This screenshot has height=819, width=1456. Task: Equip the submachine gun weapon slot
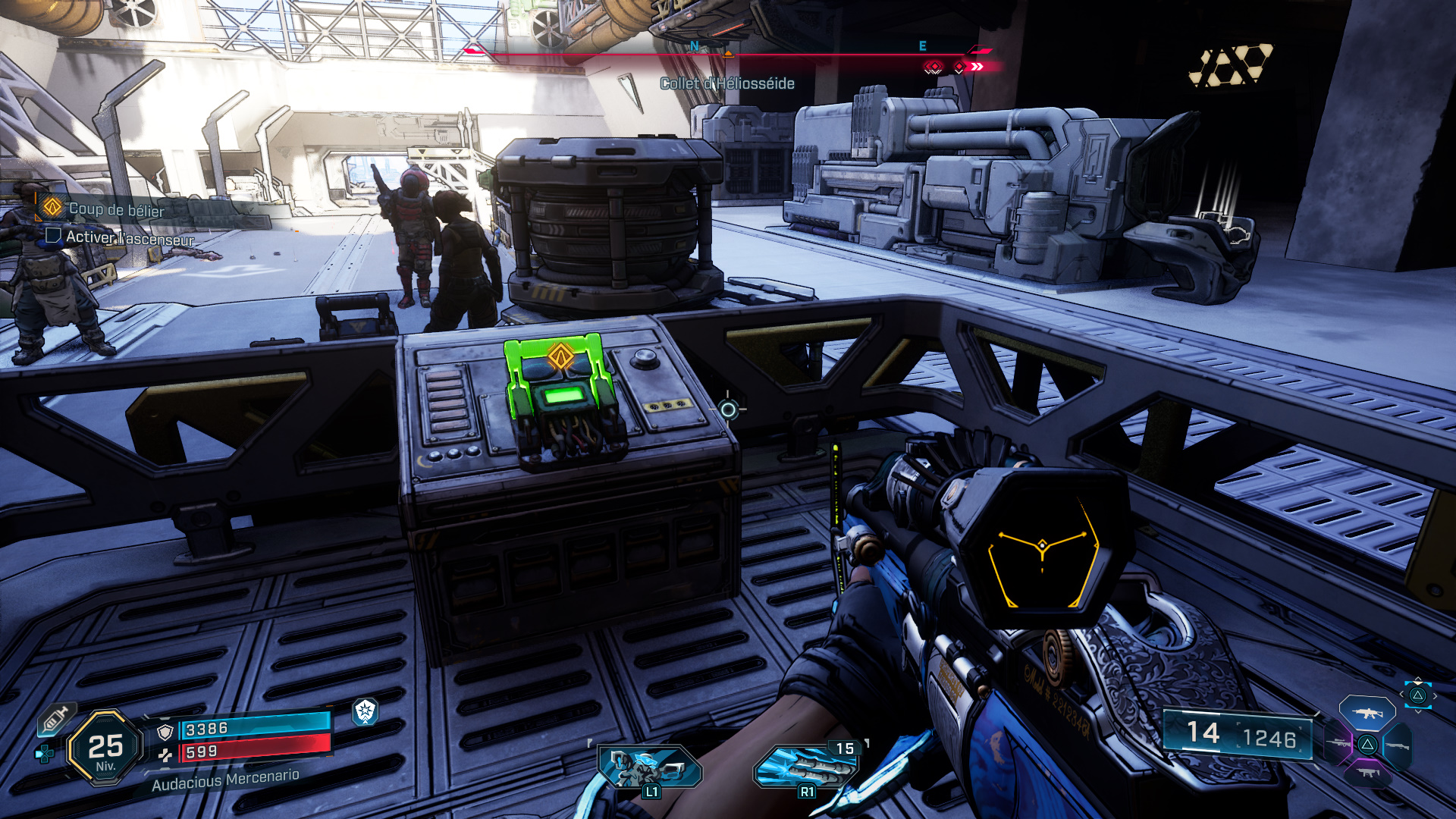click(1367, 773)
